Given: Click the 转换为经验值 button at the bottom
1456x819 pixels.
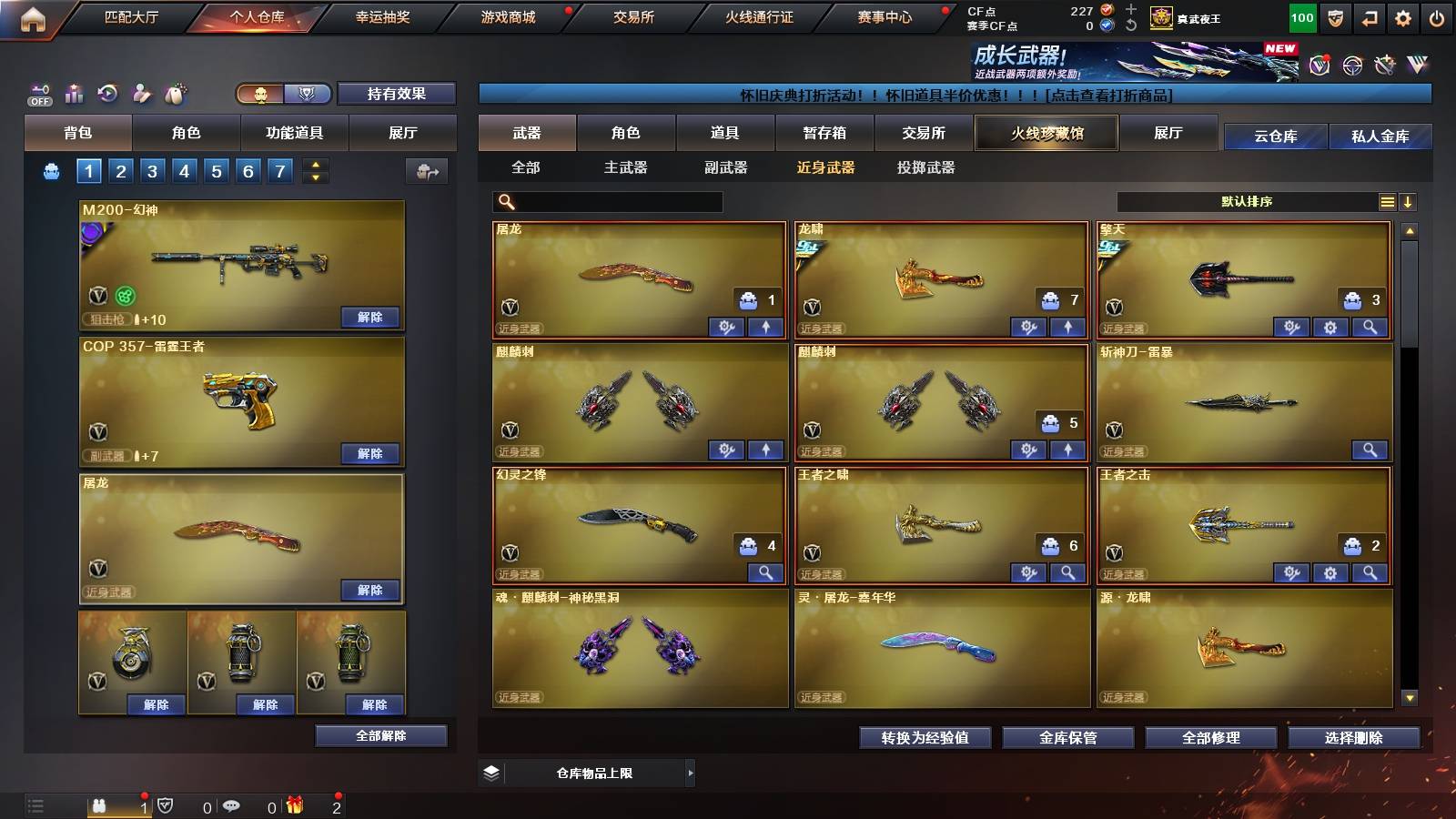Looking at the screenshot, I should pos(924,738).
